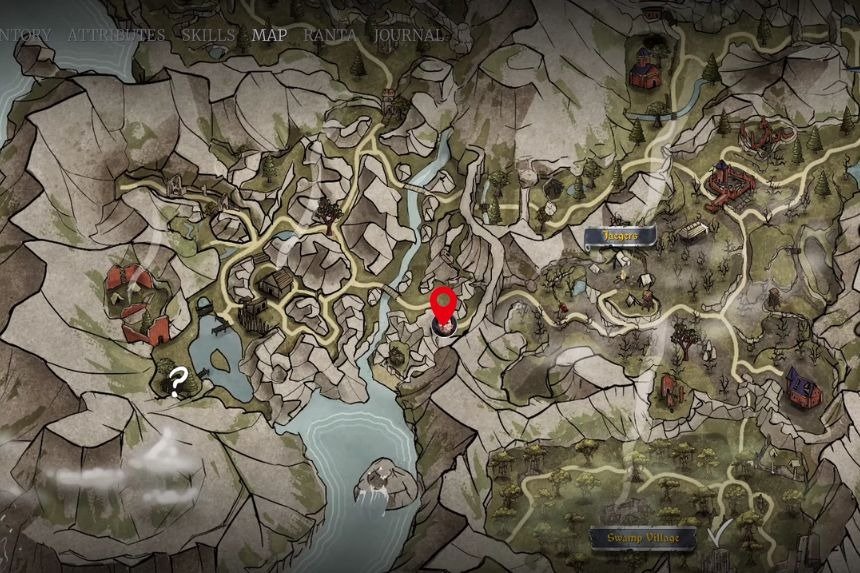Viewport: 860px width, 573px height.
Task: Show the Ranta tab
Action: [x=330, y=34]
